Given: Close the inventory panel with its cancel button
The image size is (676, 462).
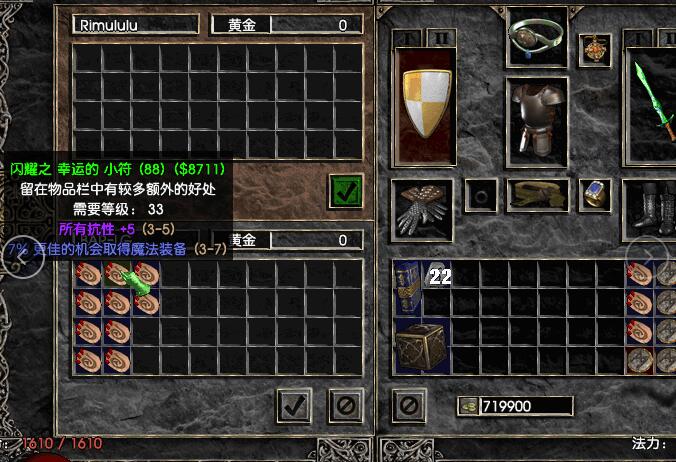Looking at the screenshot, I should (408, 405).
